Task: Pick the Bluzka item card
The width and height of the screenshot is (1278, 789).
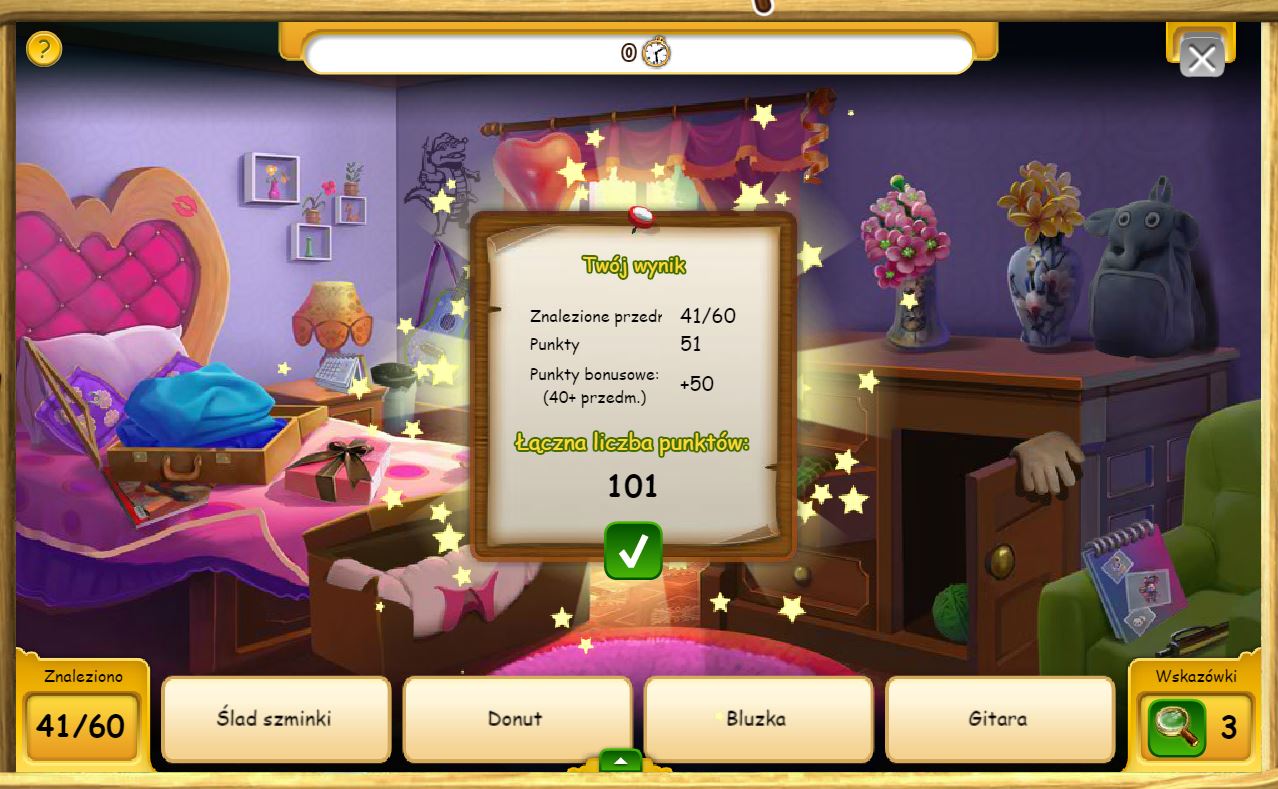Action: (757, 719)
